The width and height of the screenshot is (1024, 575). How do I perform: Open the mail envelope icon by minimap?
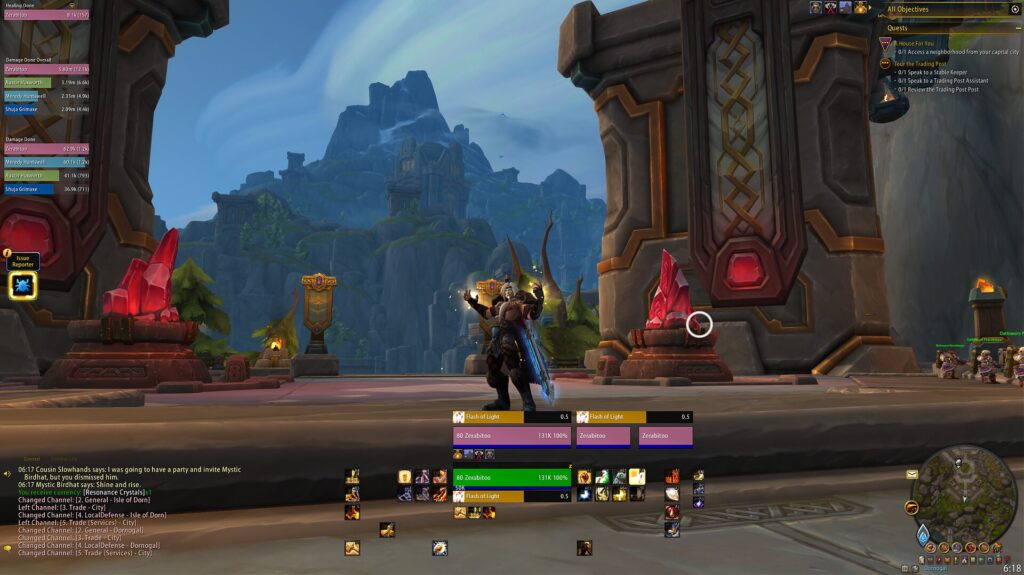click(911, 474)
